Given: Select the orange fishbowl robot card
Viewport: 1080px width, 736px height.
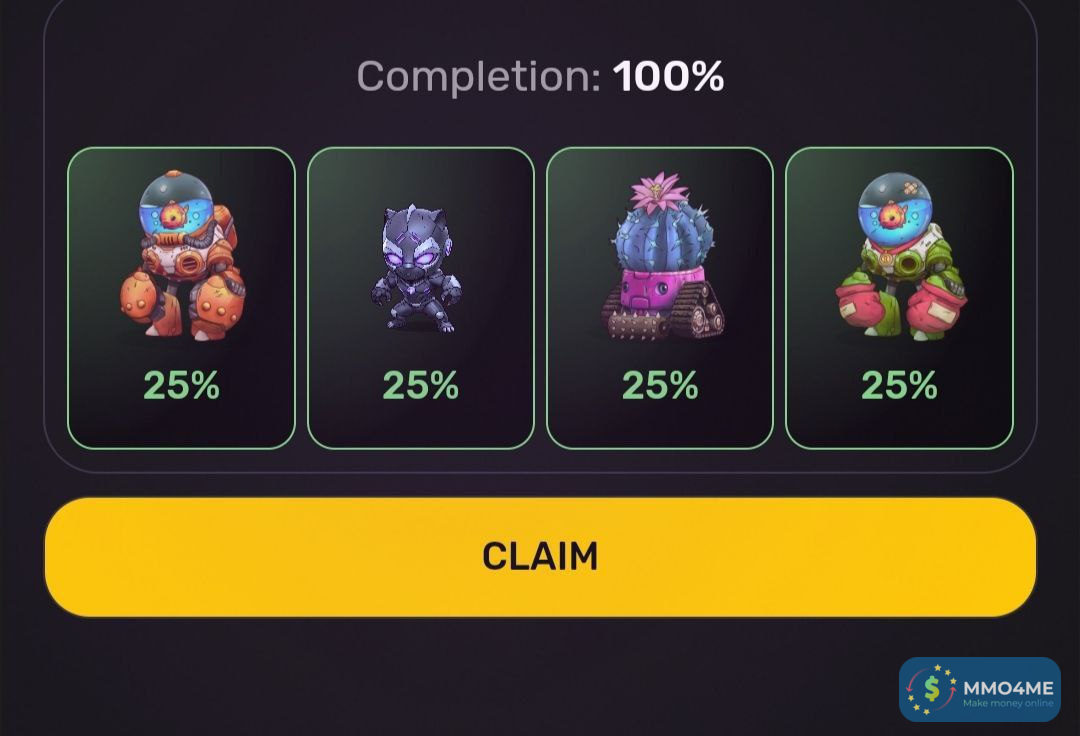Looking at the screenshot, I should (x=181, y=298).
